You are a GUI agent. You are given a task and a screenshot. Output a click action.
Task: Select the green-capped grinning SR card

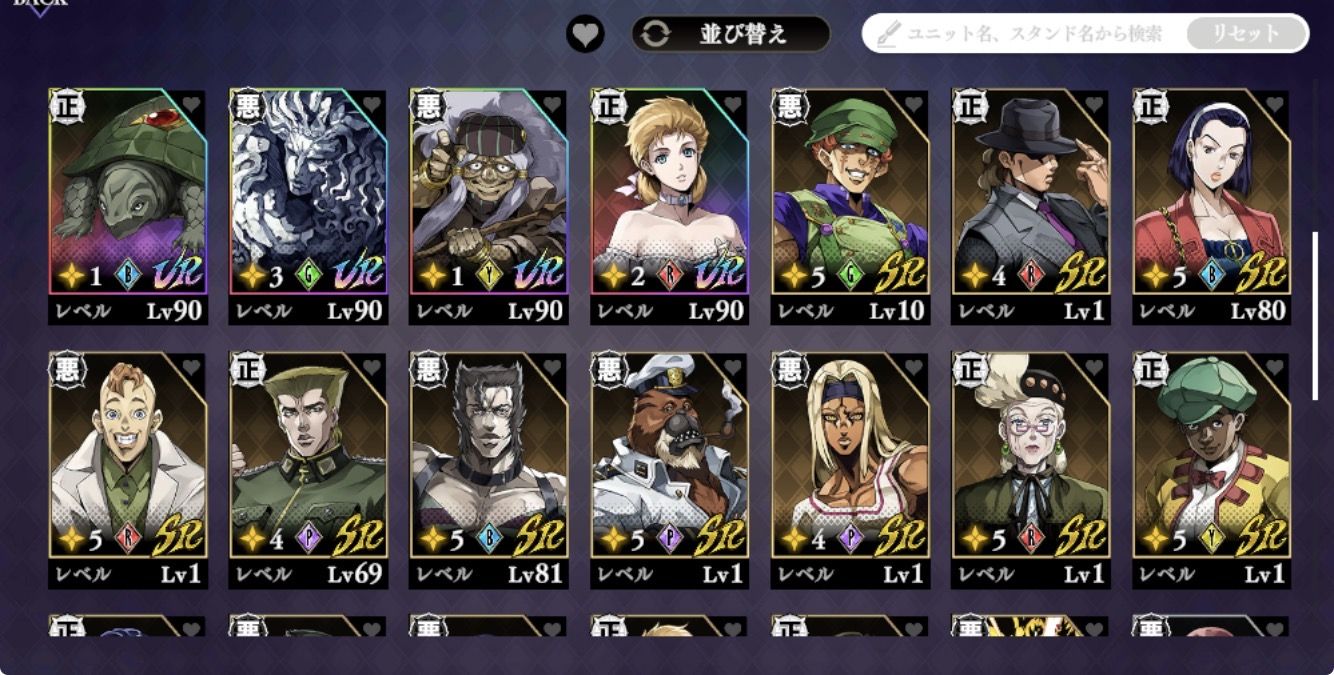click(x=850, y=190)
